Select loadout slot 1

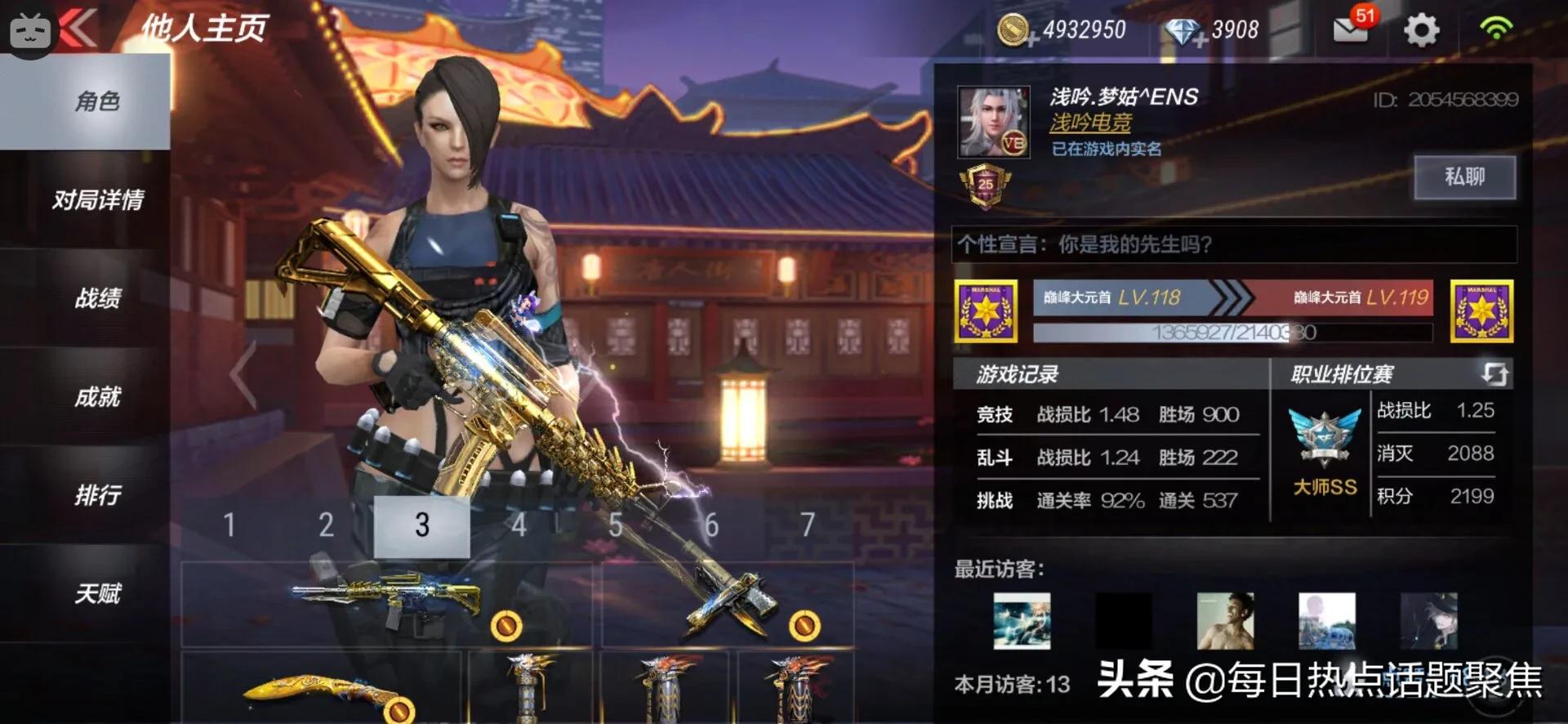pos(229,525)
